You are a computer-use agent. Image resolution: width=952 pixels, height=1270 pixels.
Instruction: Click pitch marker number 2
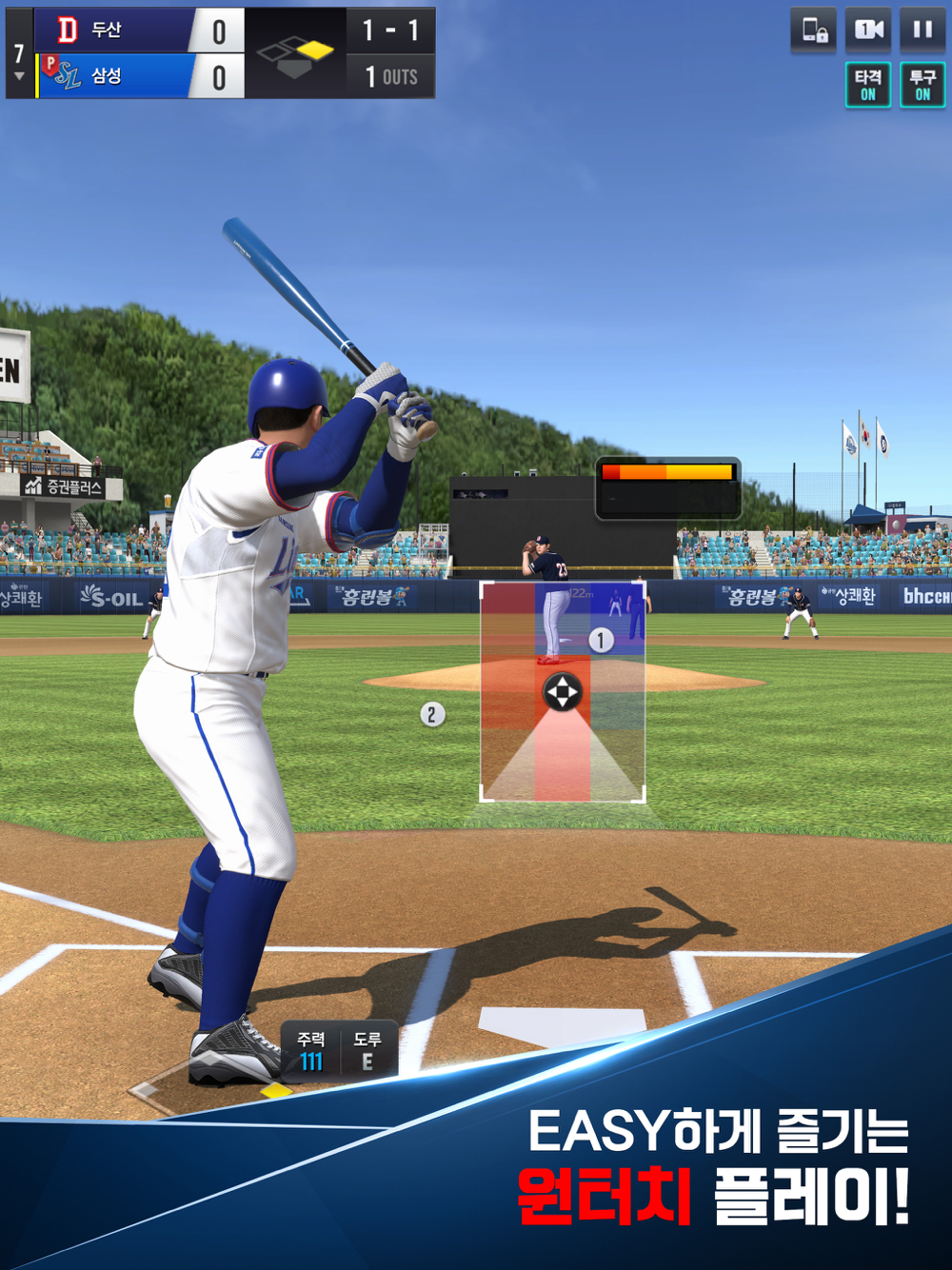[431, 714]
